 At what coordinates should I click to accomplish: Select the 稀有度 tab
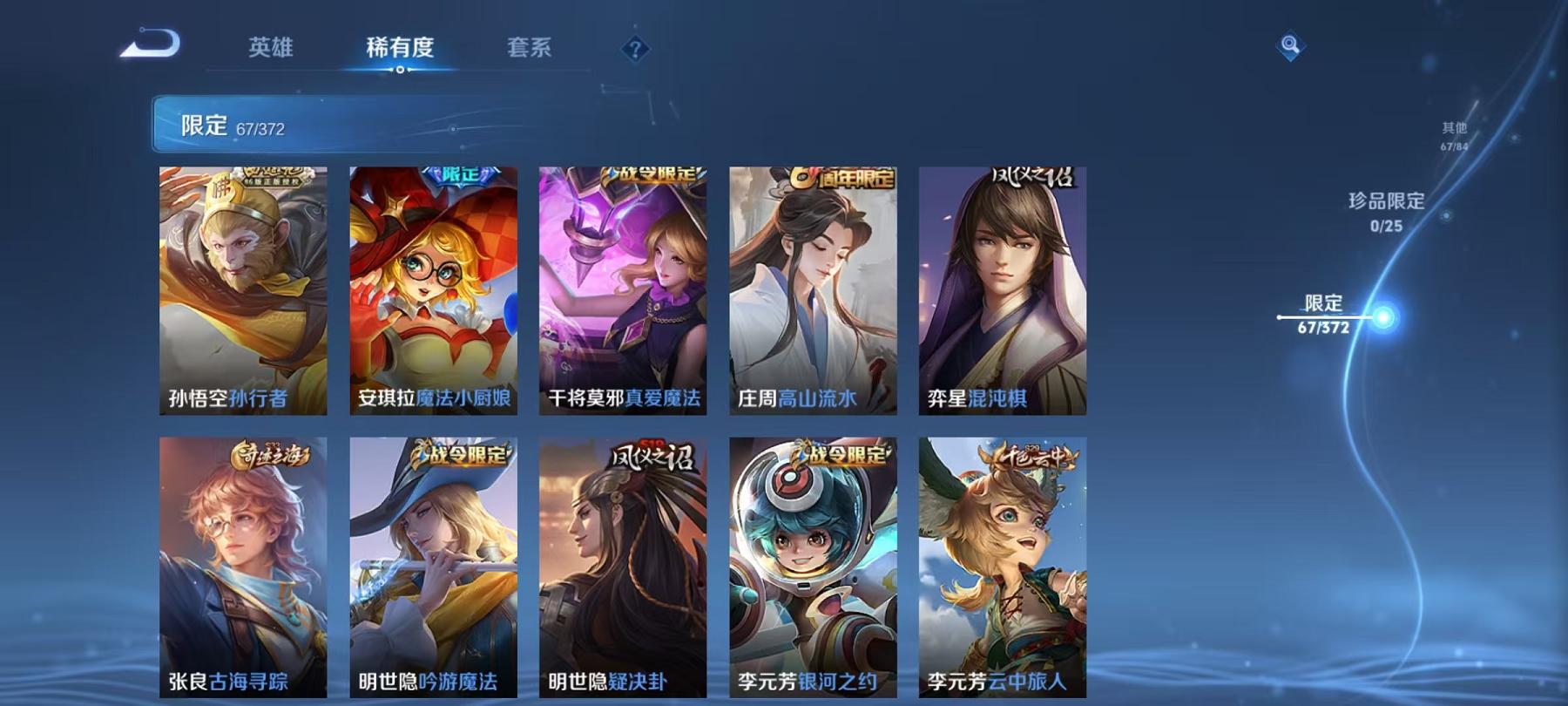399,49
